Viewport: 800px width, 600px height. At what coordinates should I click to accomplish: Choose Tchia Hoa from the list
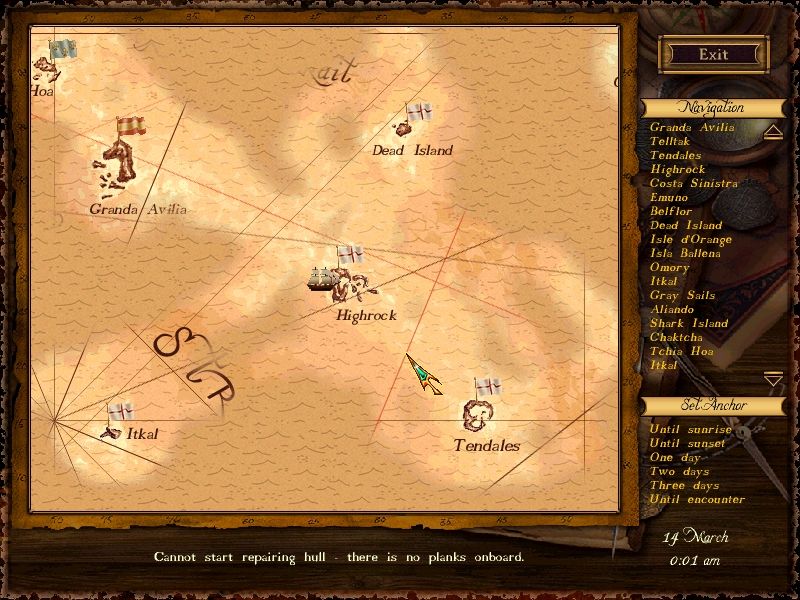(x=682, y=351)
